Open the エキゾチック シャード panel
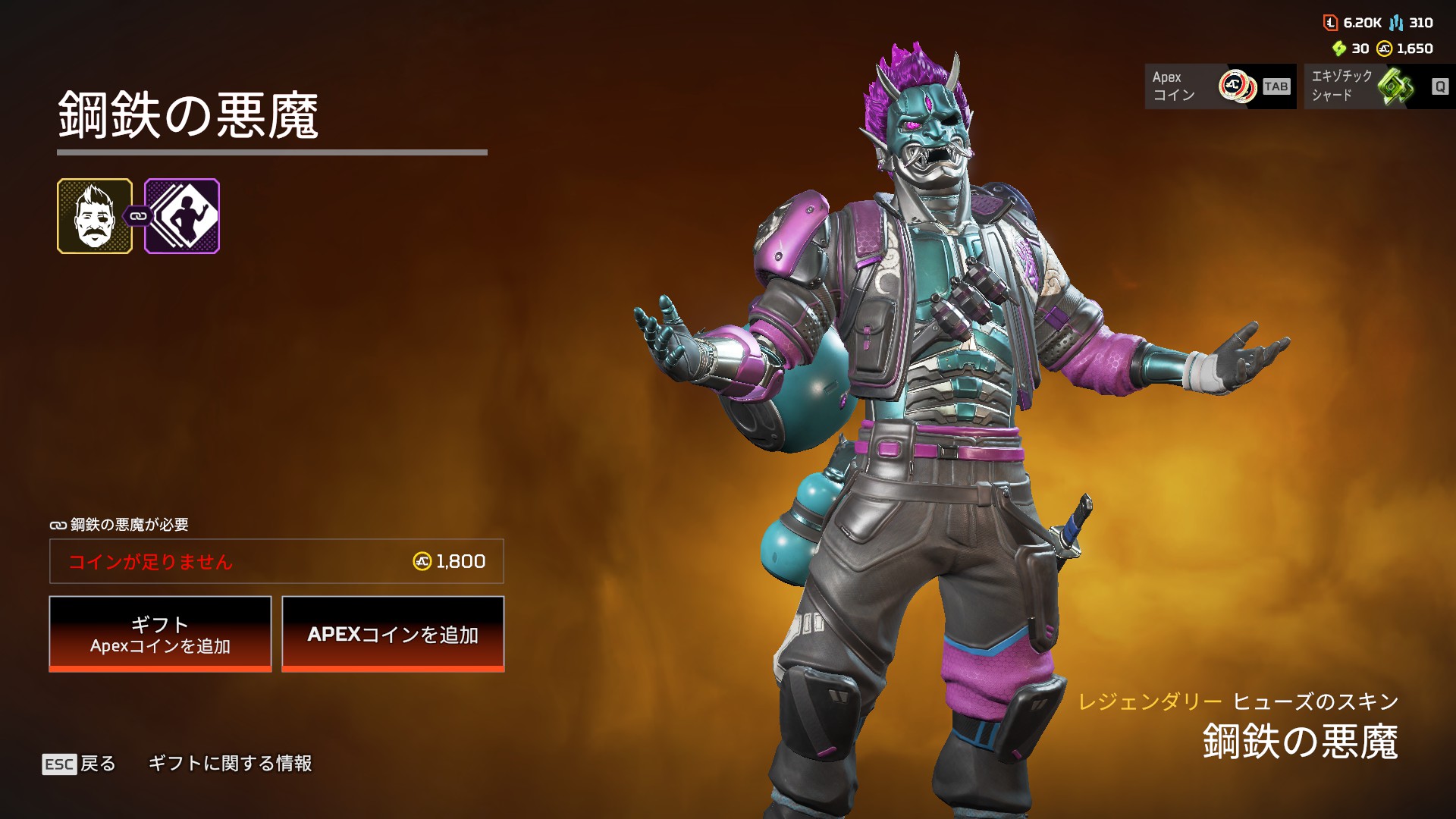1456x819 pixels. click(1379, 86)
